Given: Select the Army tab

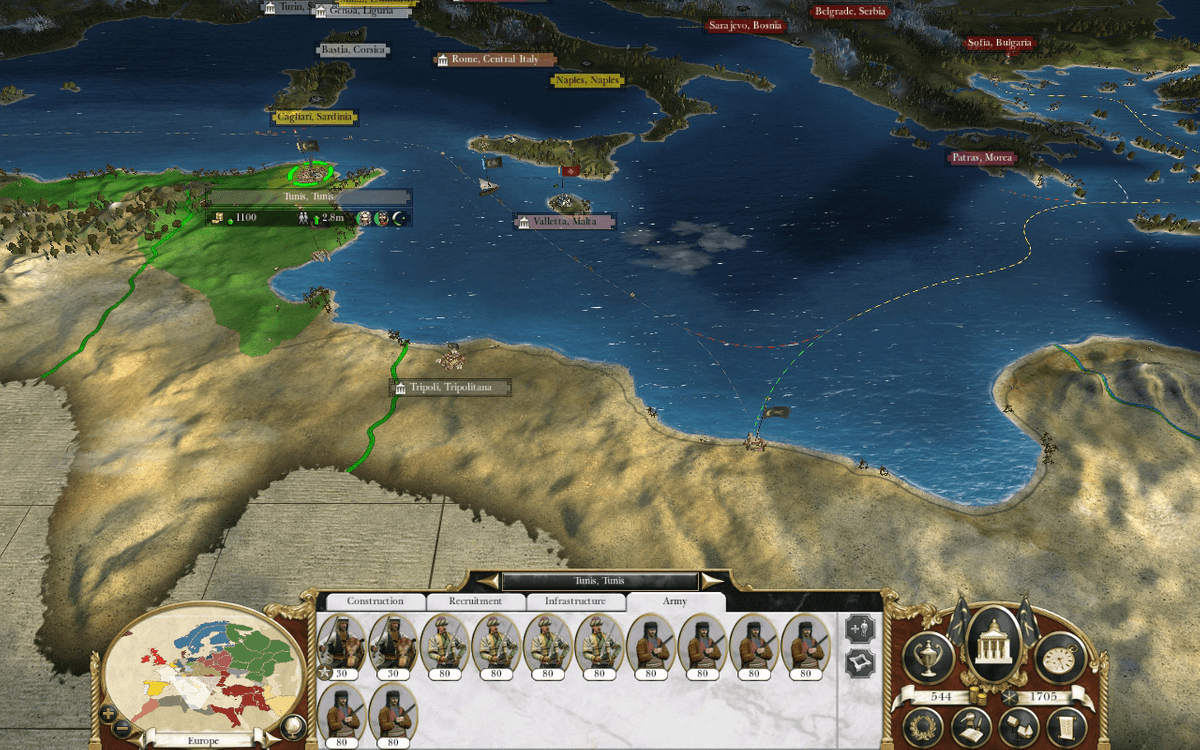Looking at the screenshot, I should pos(675,601).
